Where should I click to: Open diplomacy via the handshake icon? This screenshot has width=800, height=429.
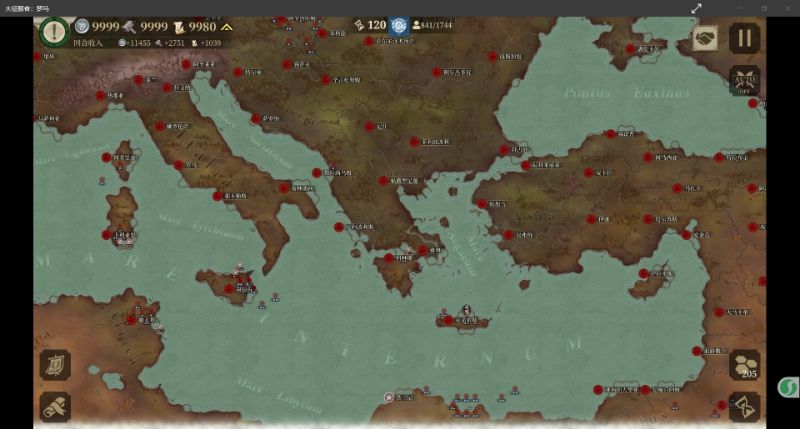[705, 39]
